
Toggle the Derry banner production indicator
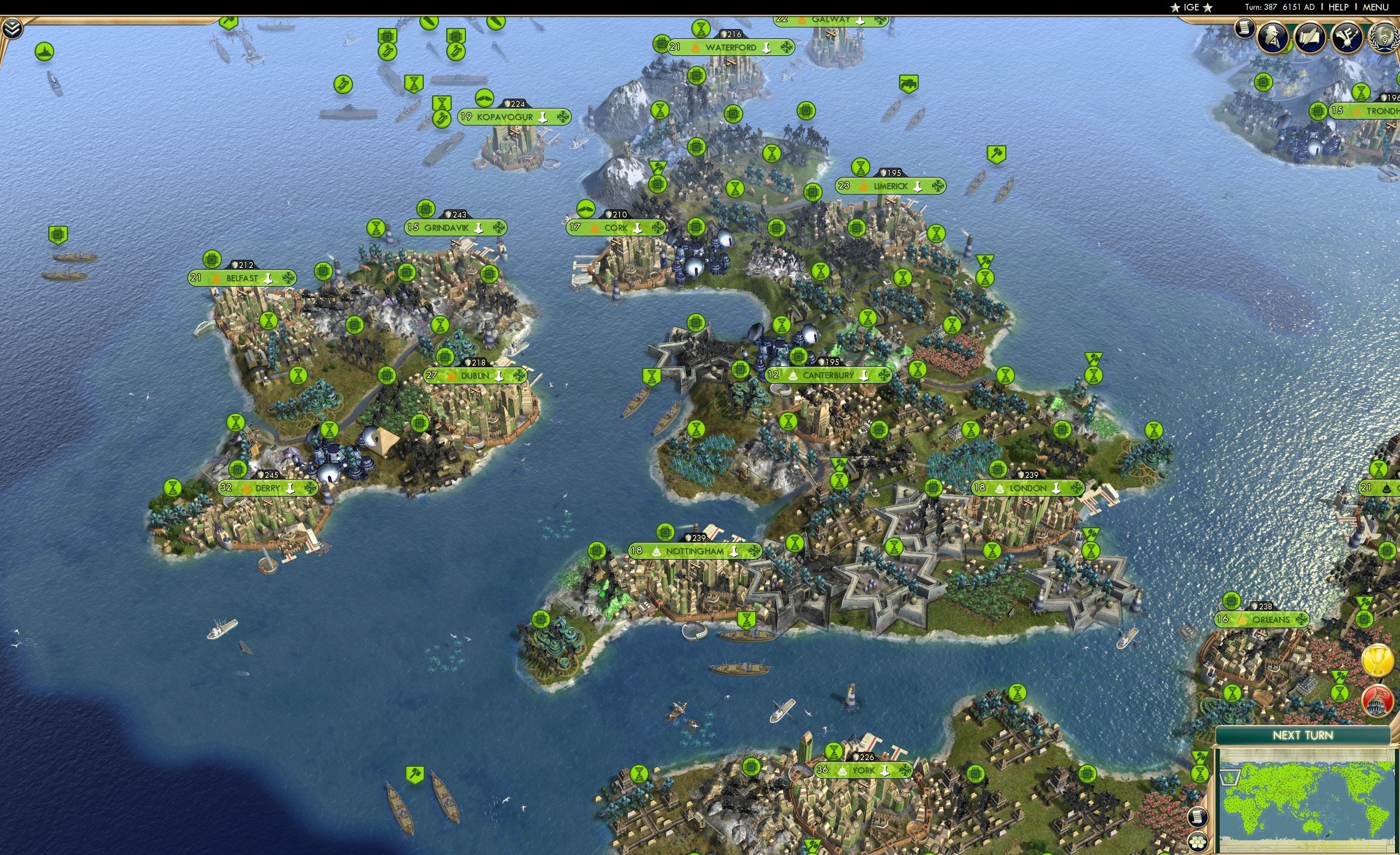coord(290,487)
